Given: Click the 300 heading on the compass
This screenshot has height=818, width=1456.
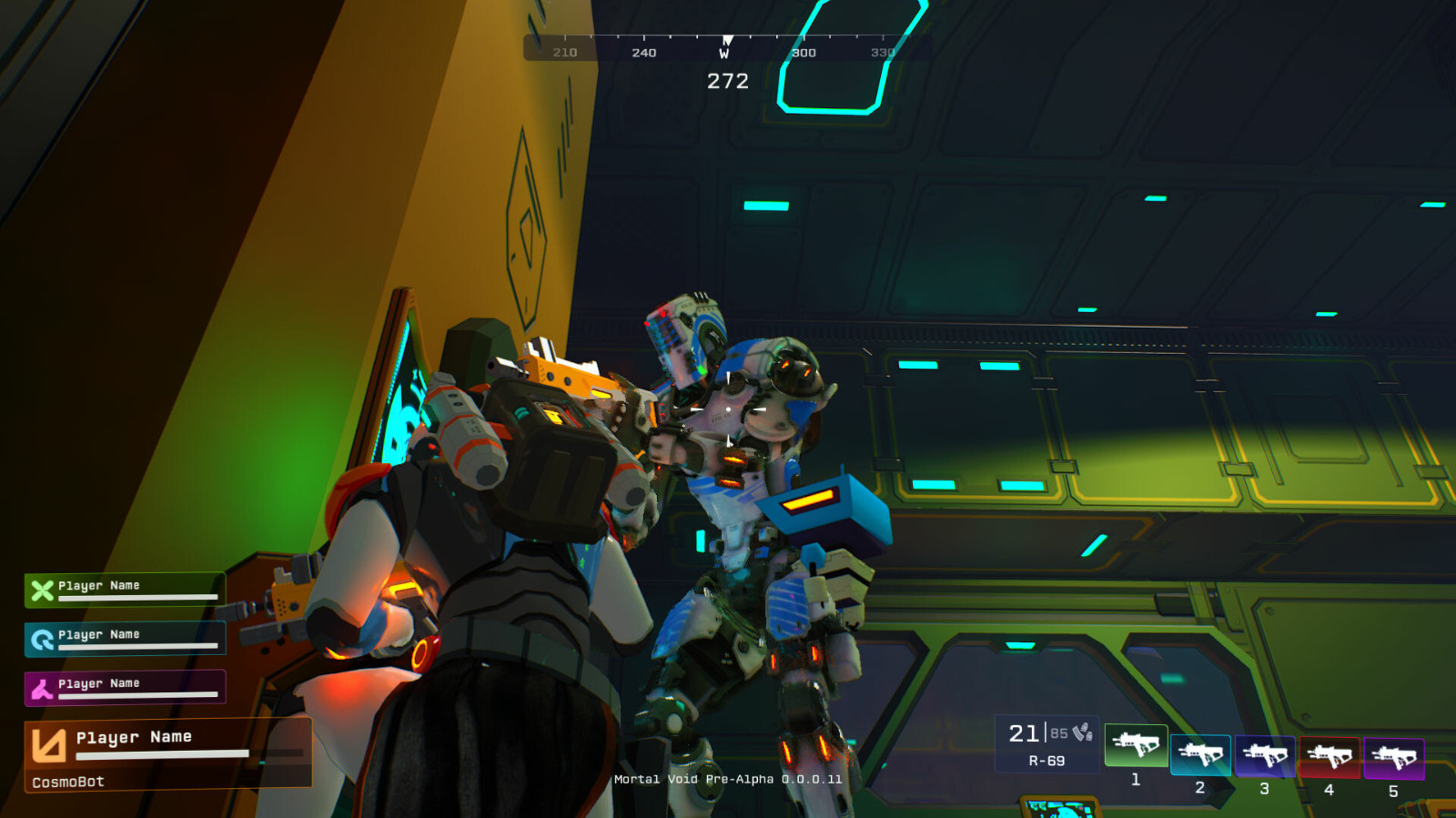Looking at the screenshot, I should point(803,52).
